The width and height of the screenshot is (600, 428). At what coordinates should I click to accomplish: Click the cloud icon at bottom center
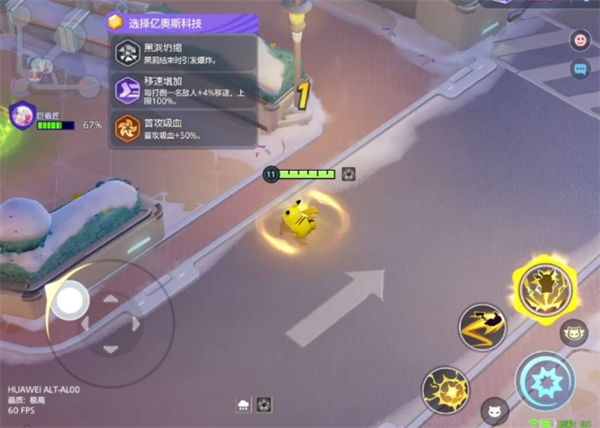tap(244, 405)
